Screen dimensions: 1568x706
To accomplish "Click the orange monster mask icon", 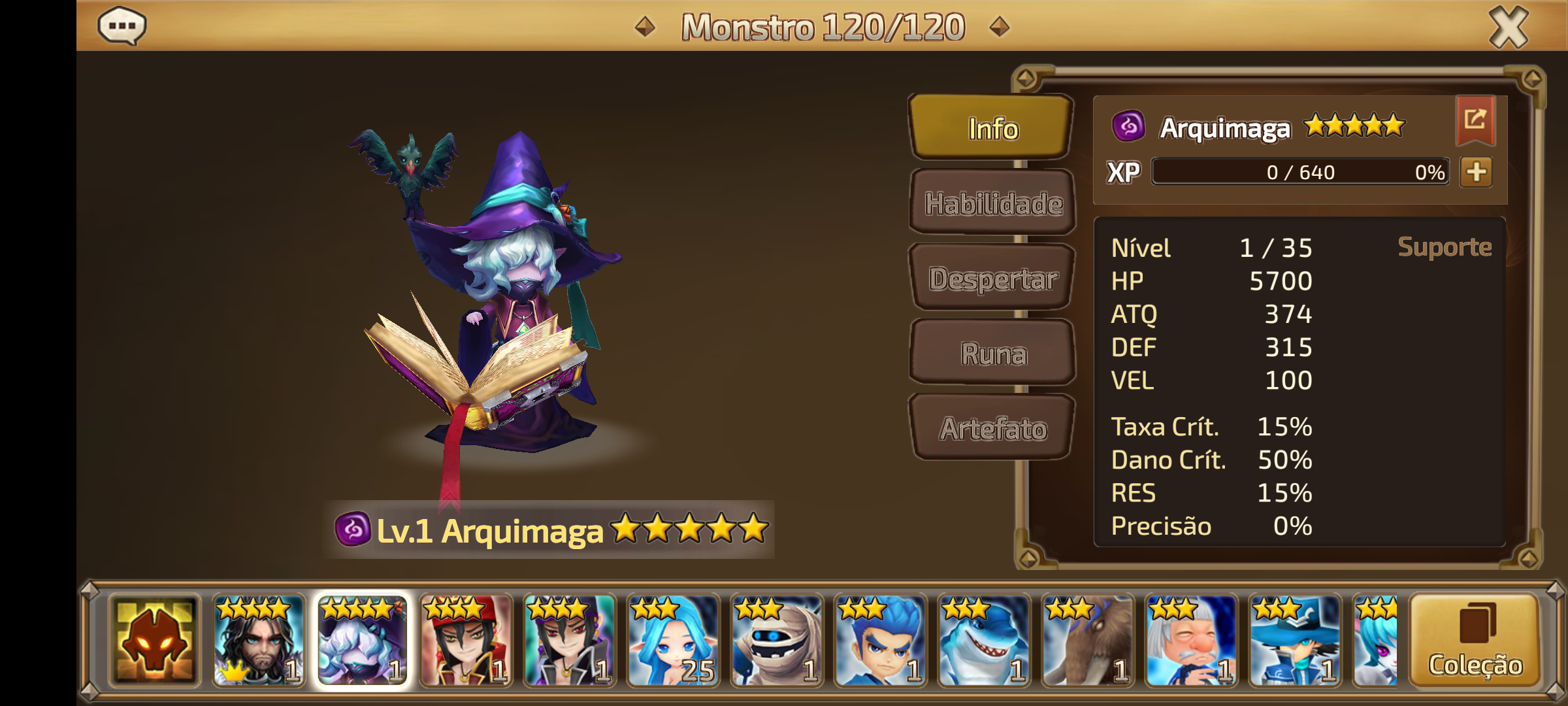I will pos(155,641).
